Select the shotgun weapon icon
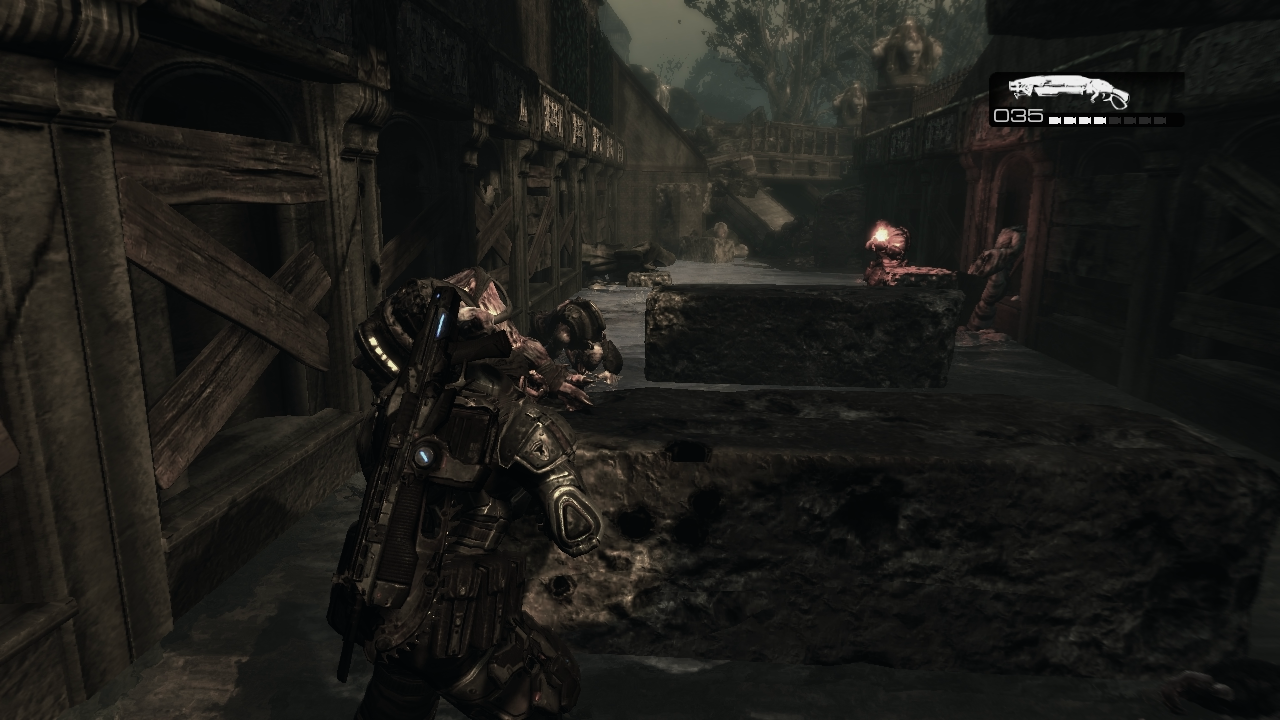The height and width of the screenshot is (720, 1280). click(x=1068, y=92)
